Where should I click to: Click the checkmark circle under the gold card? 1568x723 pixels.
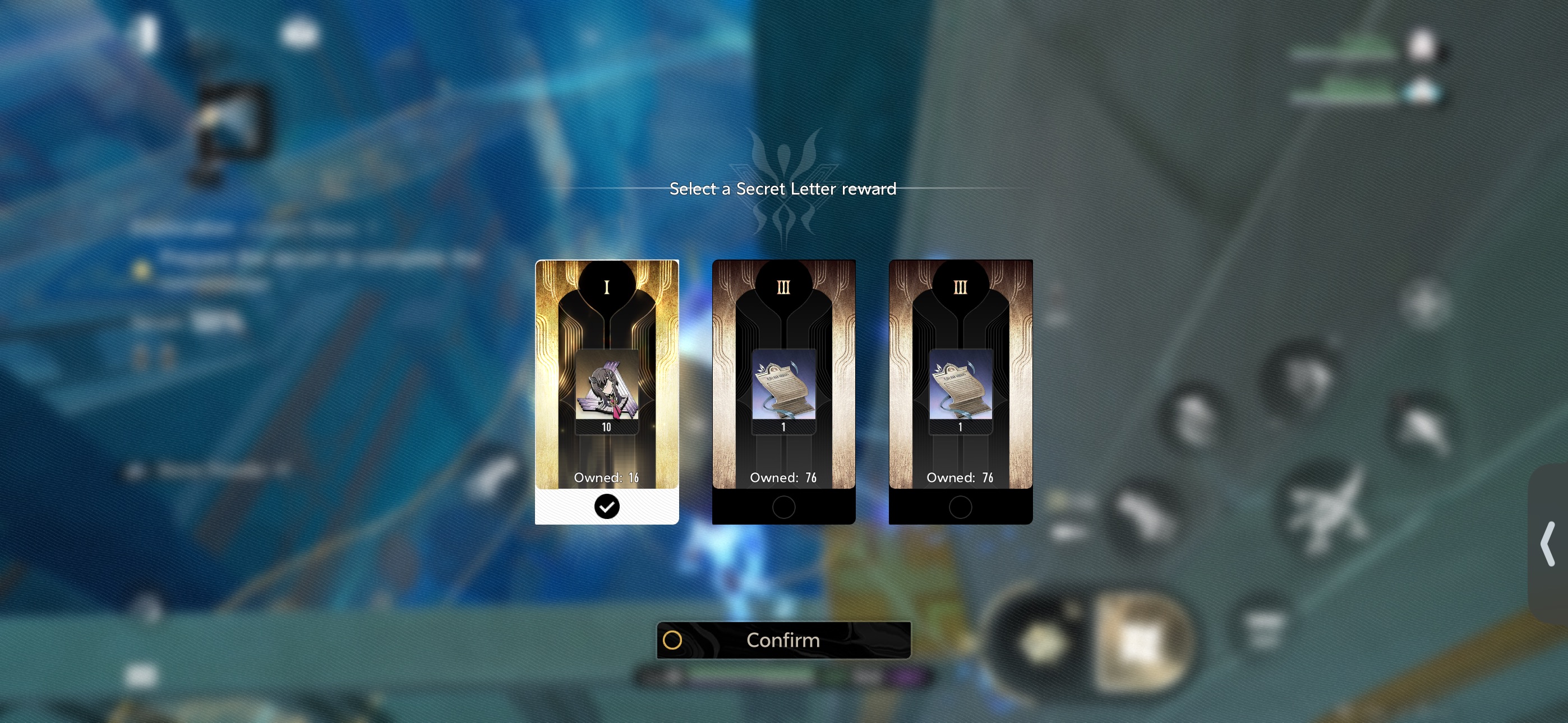pyautogui.click(x=606, y=506)
